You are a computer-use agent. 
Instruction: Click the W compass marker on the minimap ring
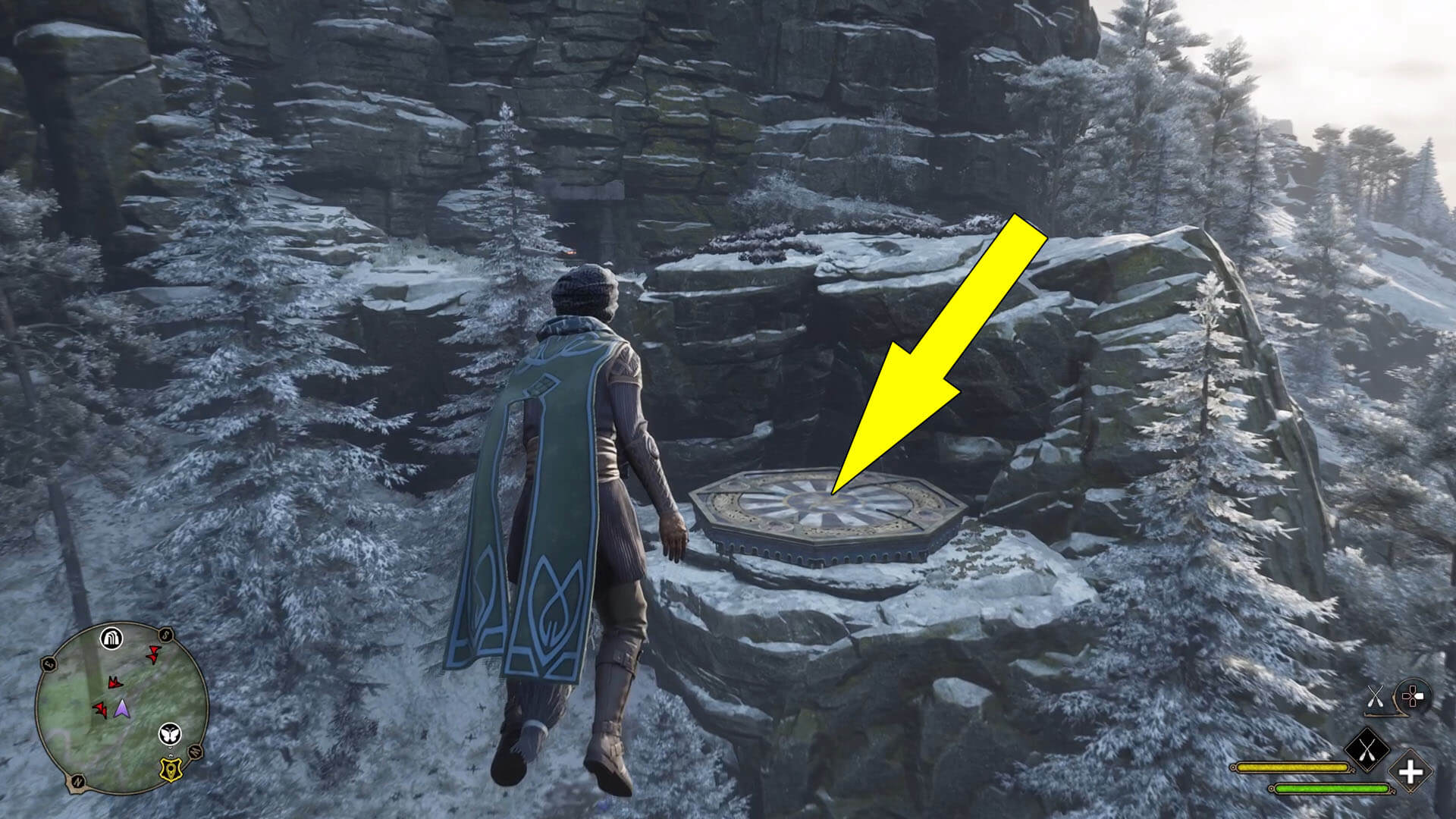(x=195, y=752)
